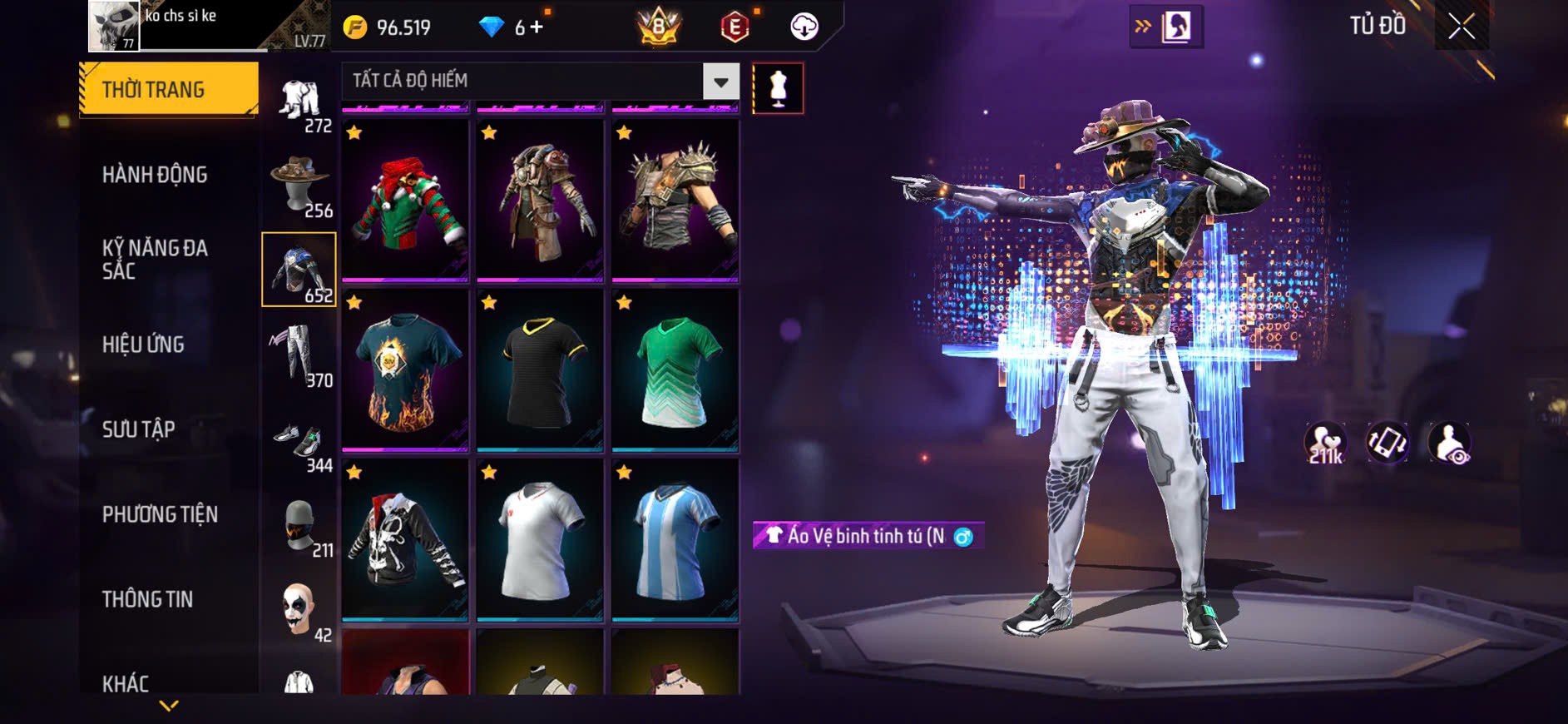
Task: Open the cloud download icon
Action: tap(804, 27)
